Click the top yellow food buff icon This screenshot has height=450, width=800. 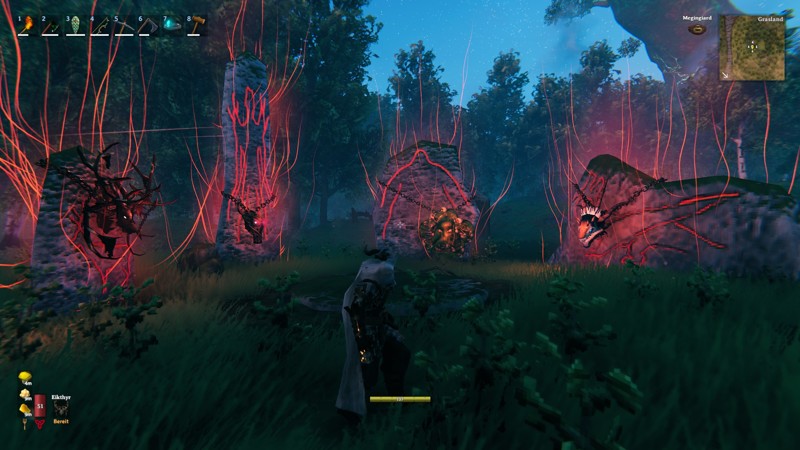tap(24, 377)
